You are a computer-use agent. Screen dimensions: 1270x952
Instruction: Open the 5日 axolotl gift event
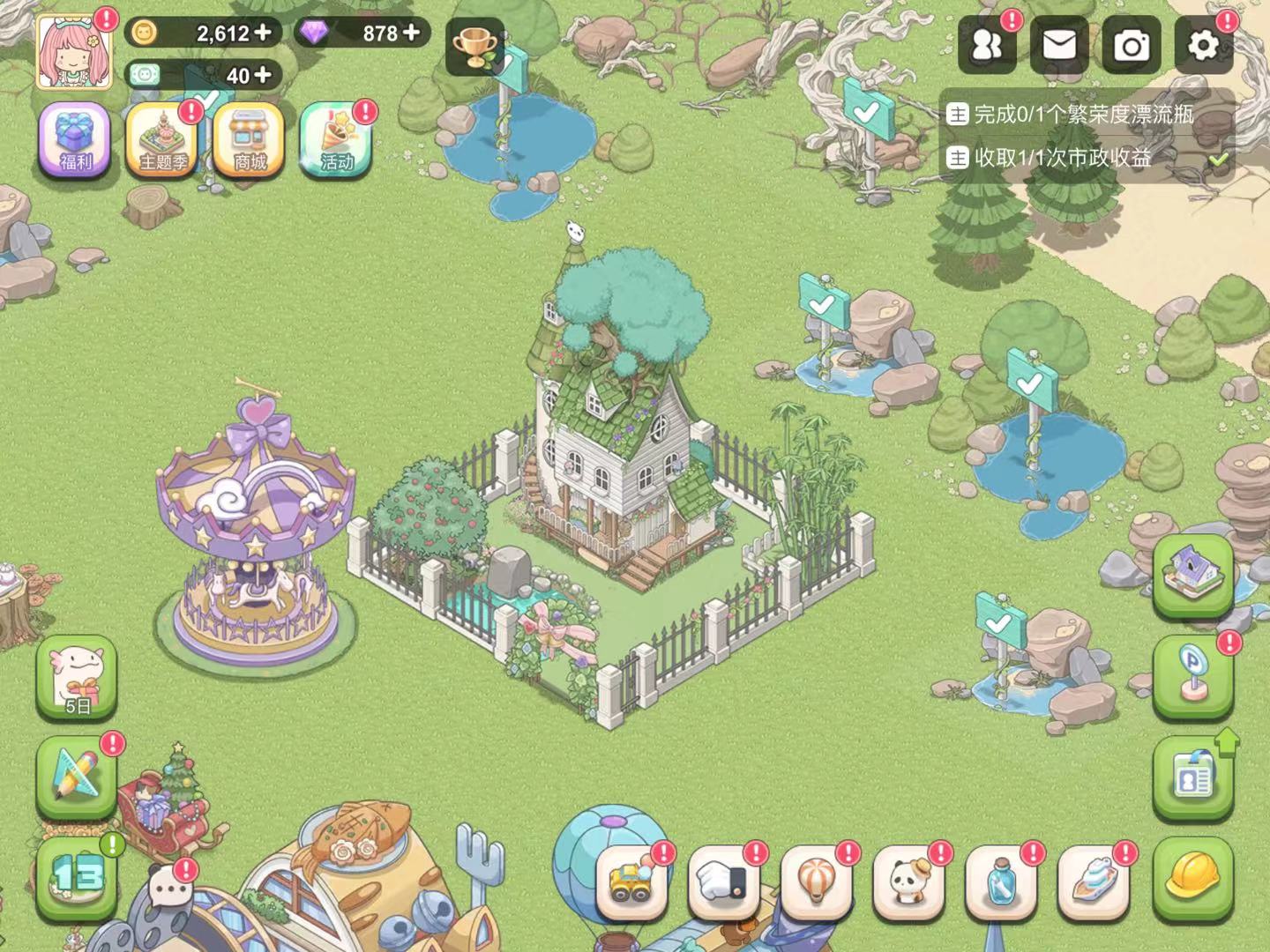coord(77,677)
